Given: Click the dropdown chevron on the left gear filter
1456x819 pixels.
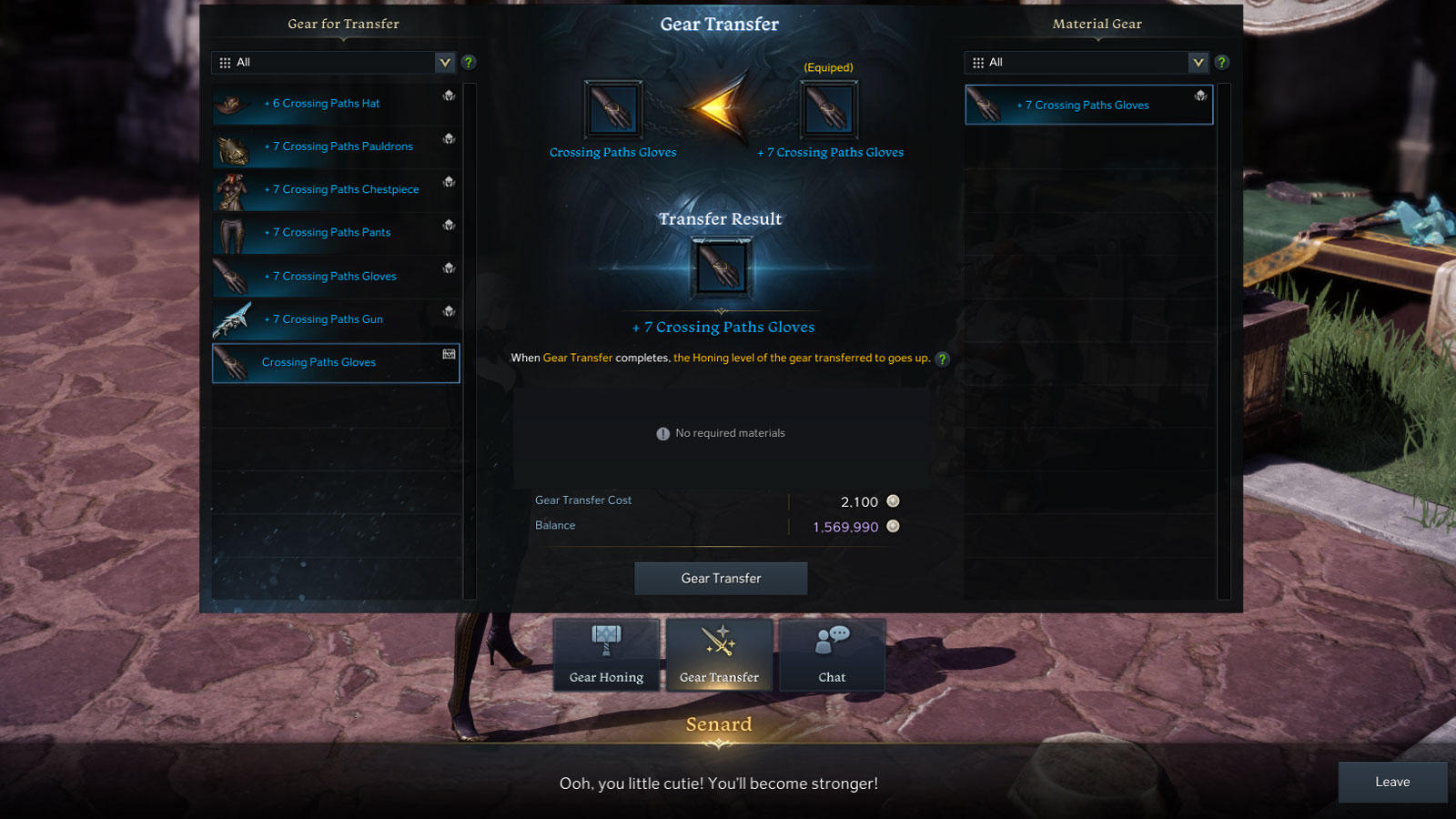Looking at the screenshot, I should pos(445,62).
